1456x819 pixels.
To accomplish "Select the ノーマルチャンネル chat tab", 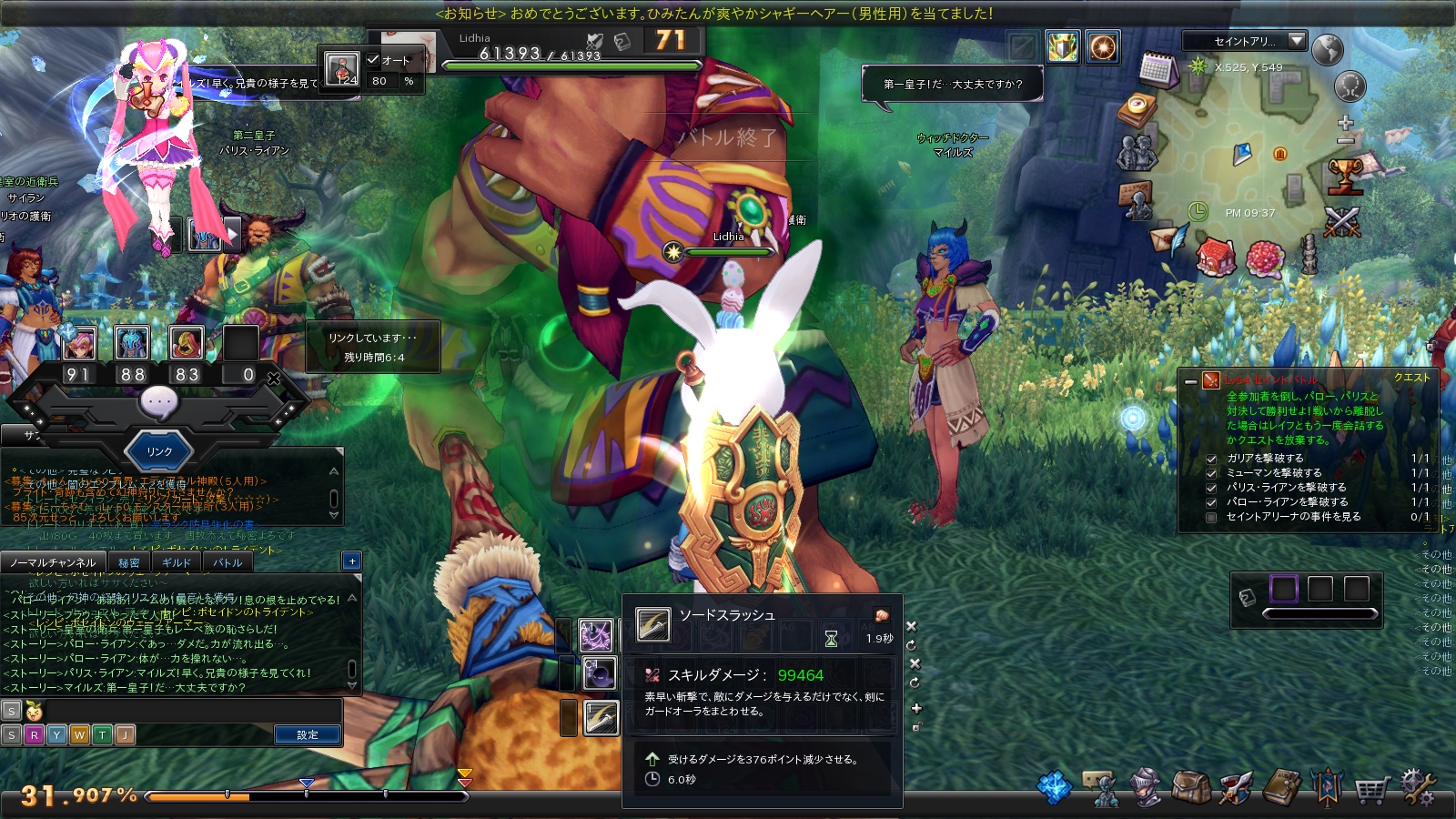I will tap(53, 562).
